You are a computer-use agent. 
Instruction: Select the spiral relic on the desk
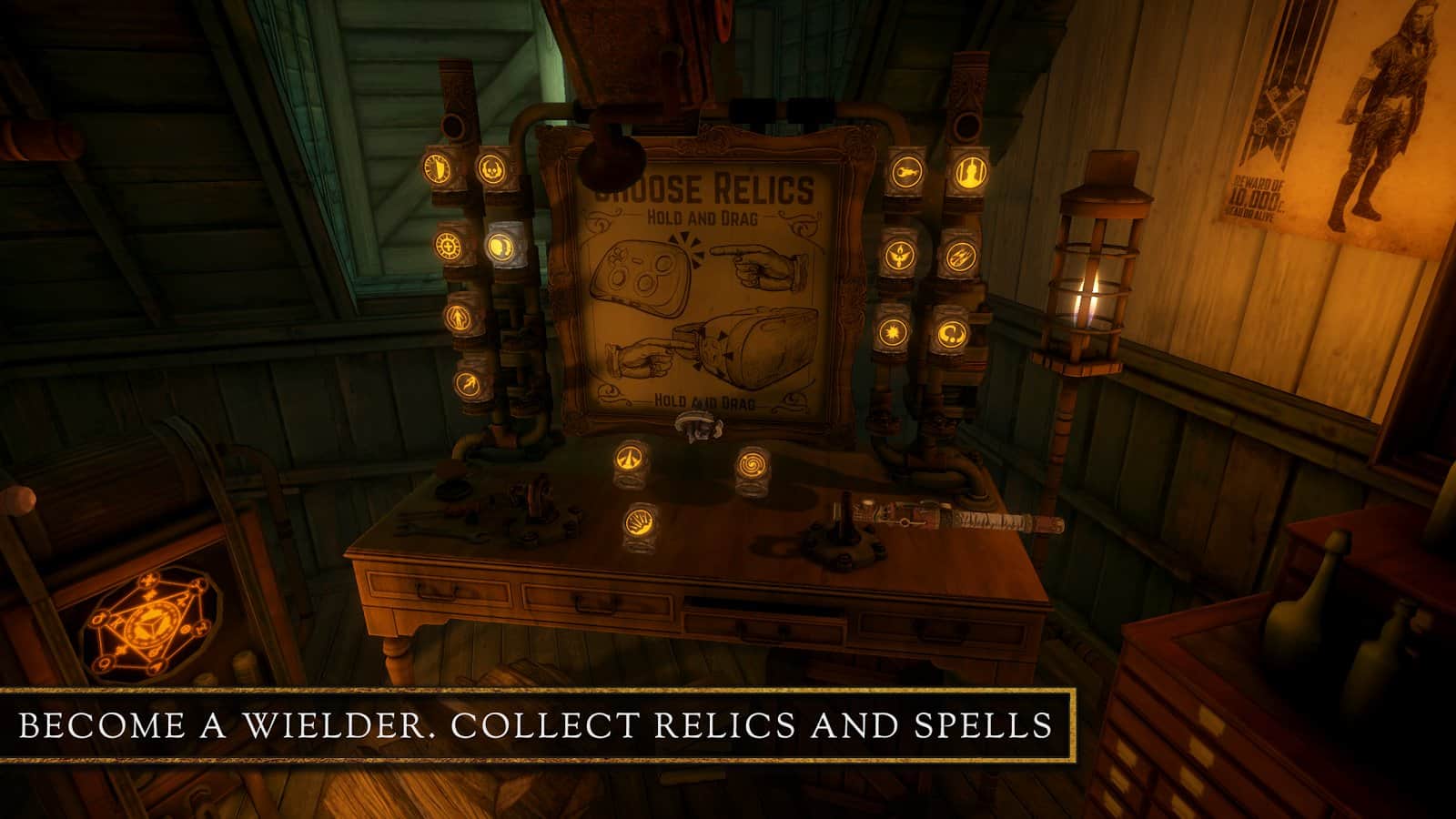tap(753, 464)
